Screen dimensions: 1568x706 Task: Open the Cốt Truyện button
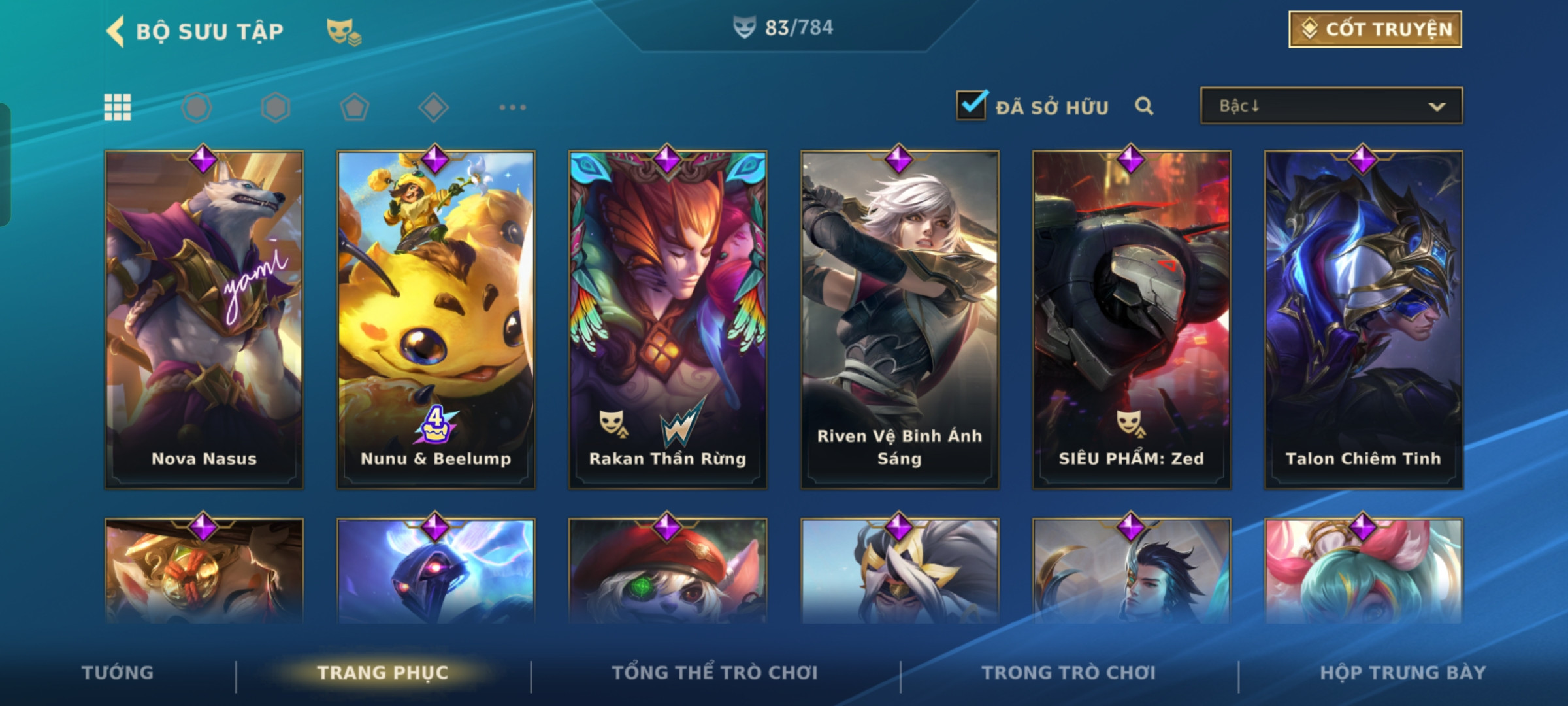point(1375,29)
